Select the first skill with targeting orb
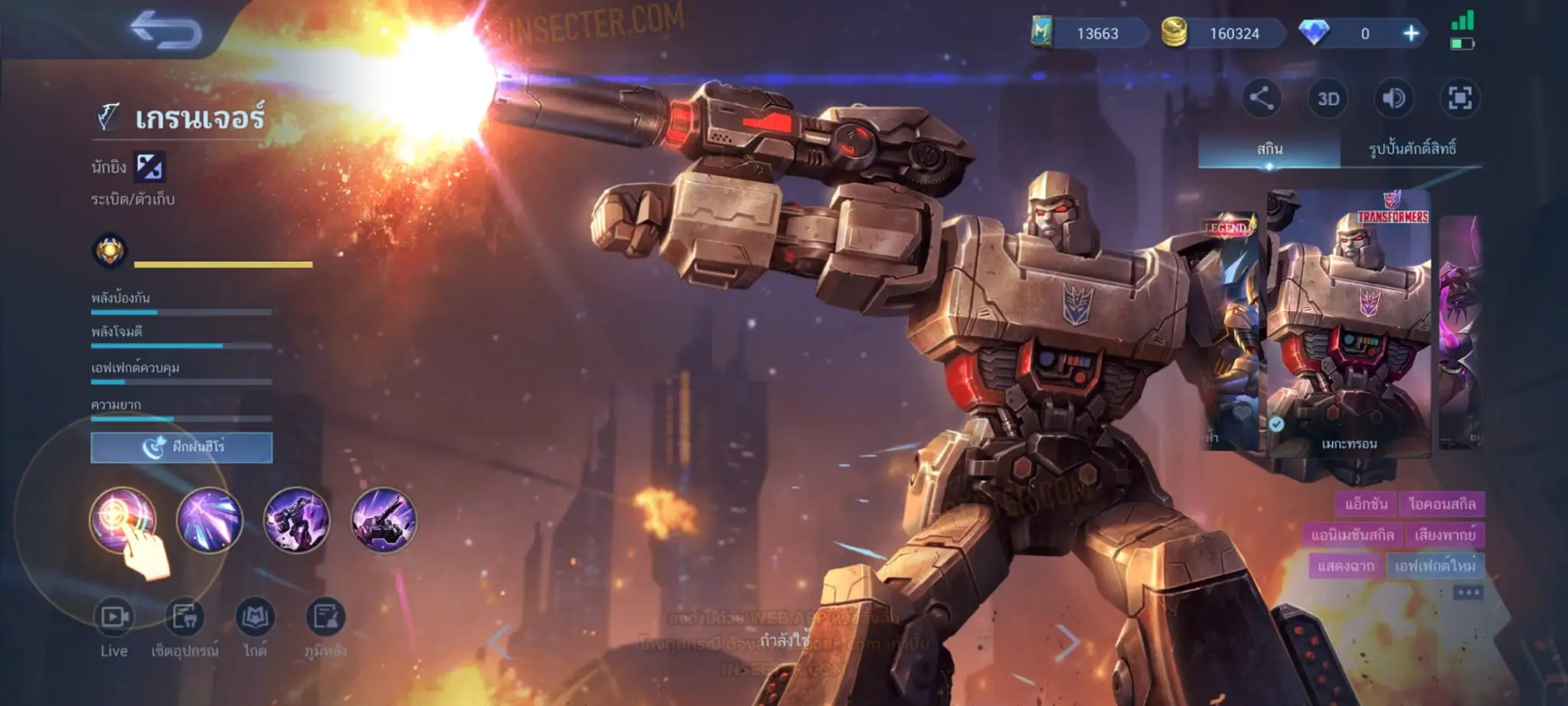The height and width of the screenshot is (706, 1568). coord(122,520)
